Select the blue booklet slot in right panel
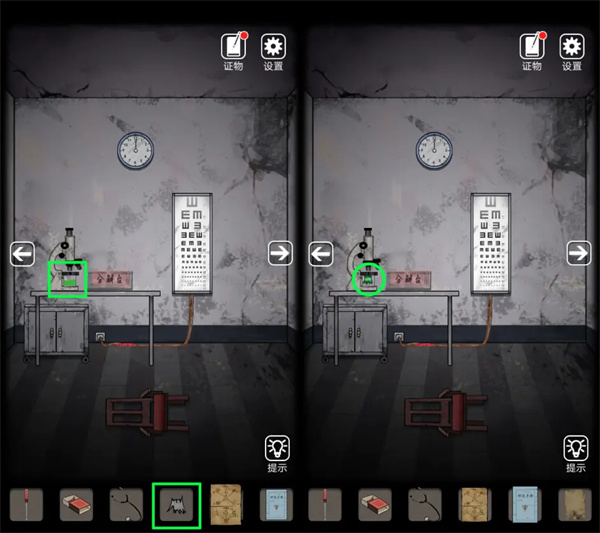Viewport: 600px width, 533px height. point(525,505)
